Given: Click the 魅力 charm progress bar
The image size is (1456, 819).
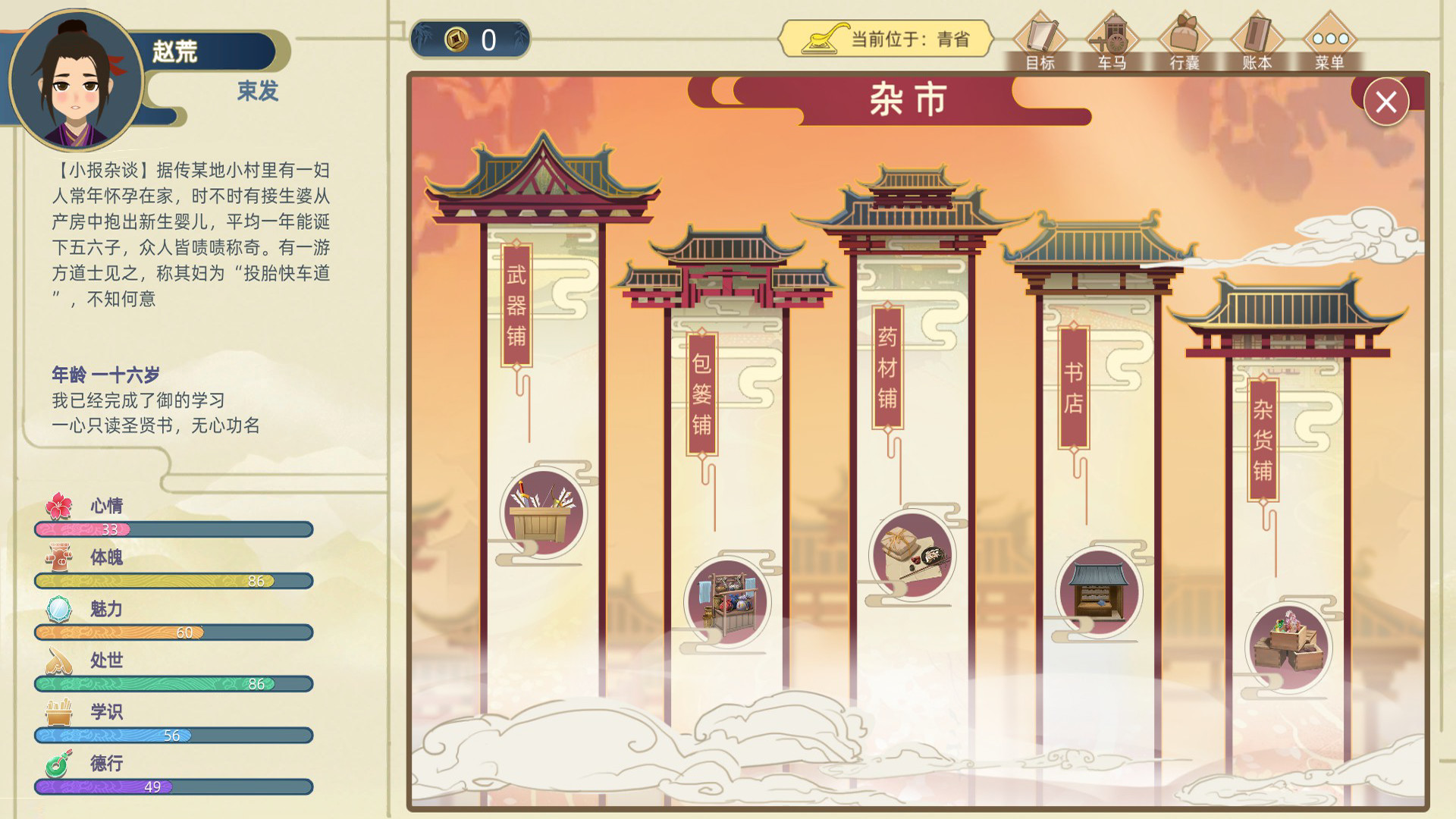Looking at the screenshot, I should point(173,632).
